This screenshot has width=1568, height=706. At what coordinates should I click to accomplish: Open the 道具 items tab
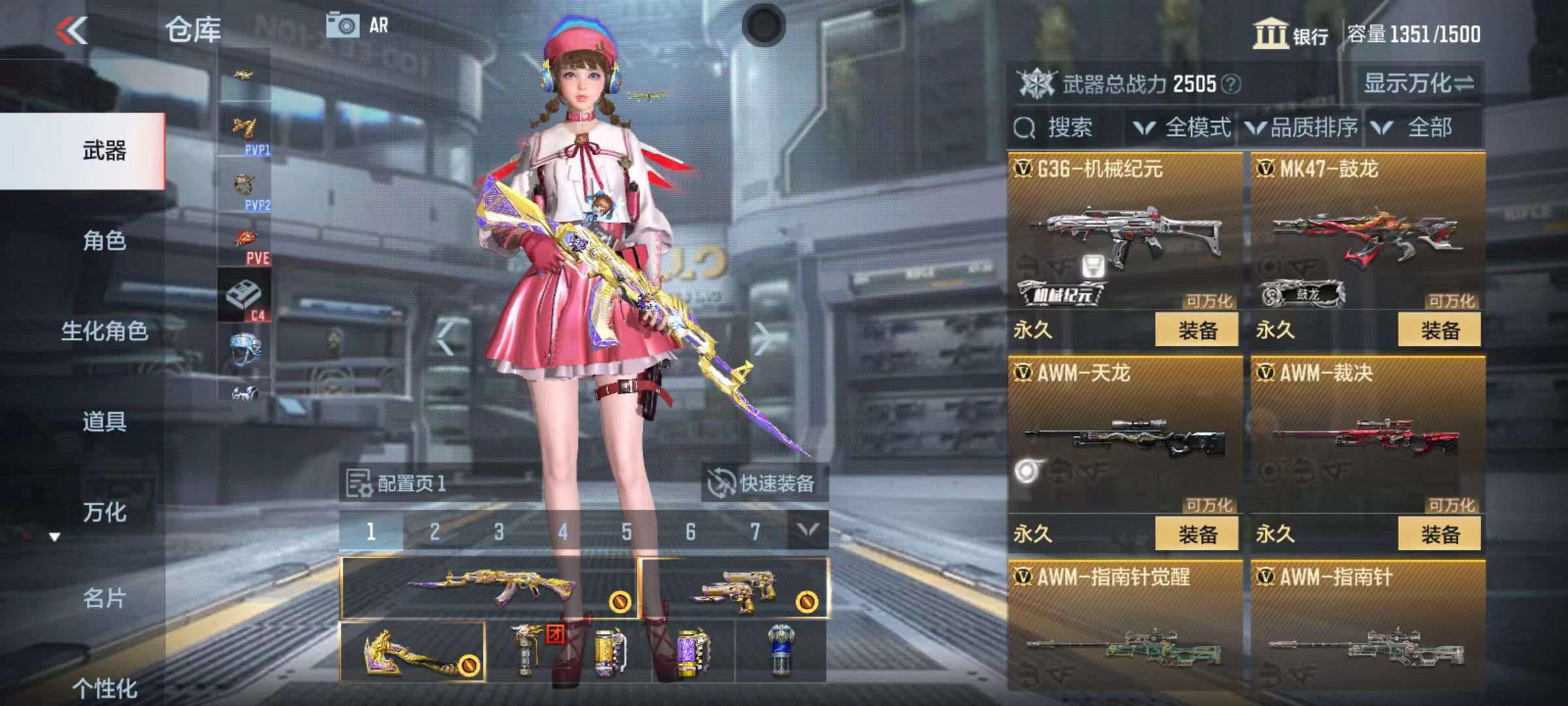click(104, 422)
